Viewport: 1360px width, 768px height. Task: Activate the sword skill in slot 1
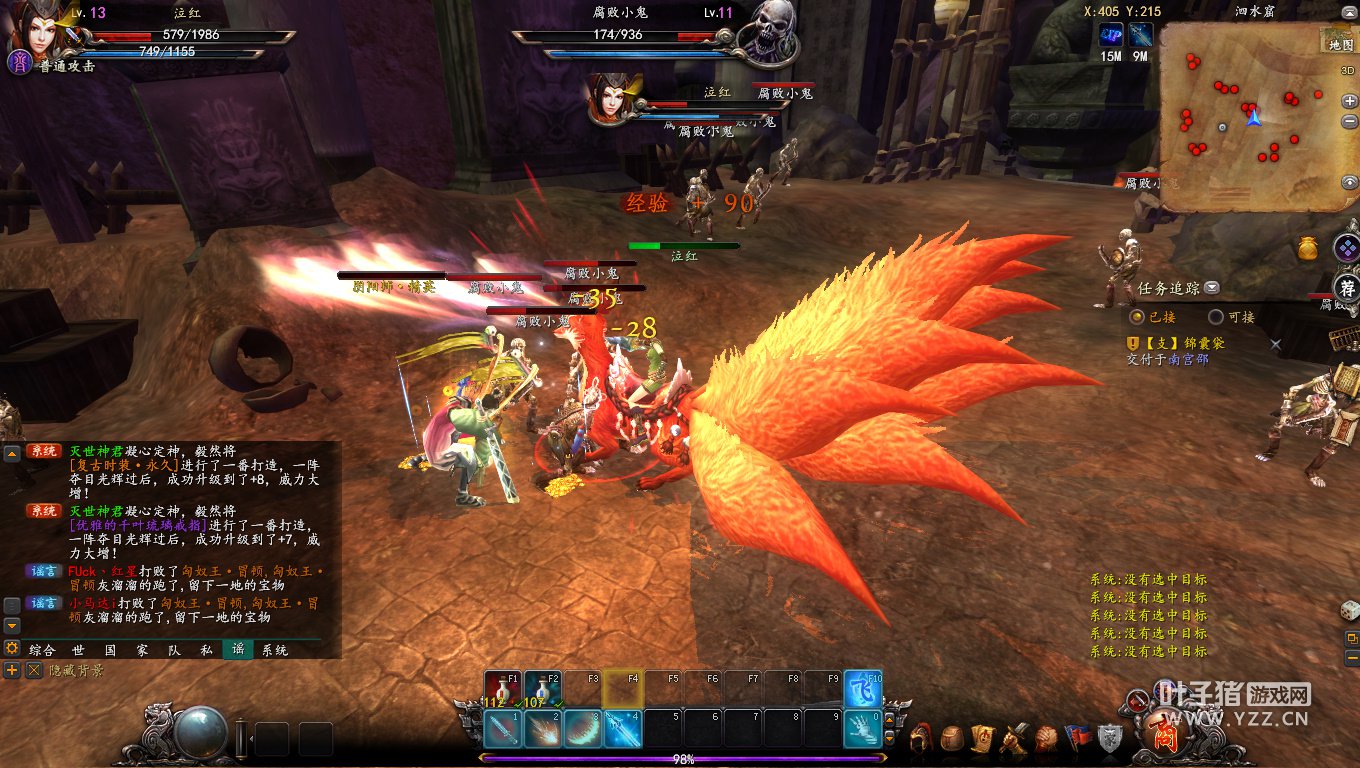[502, 729]
